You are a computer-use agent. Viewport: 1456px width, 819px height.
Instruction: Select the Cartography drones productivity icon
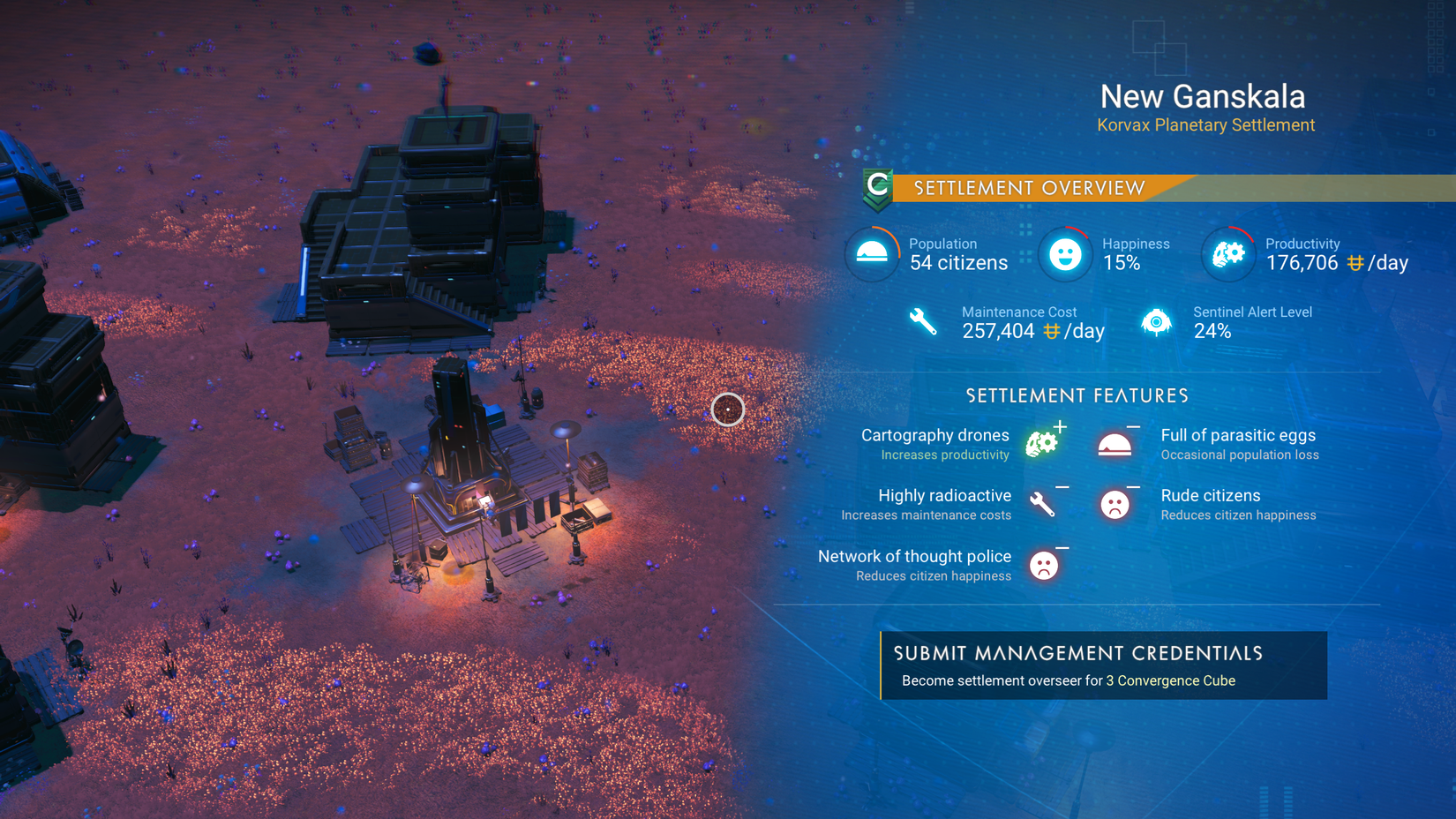click(1042, 444)
